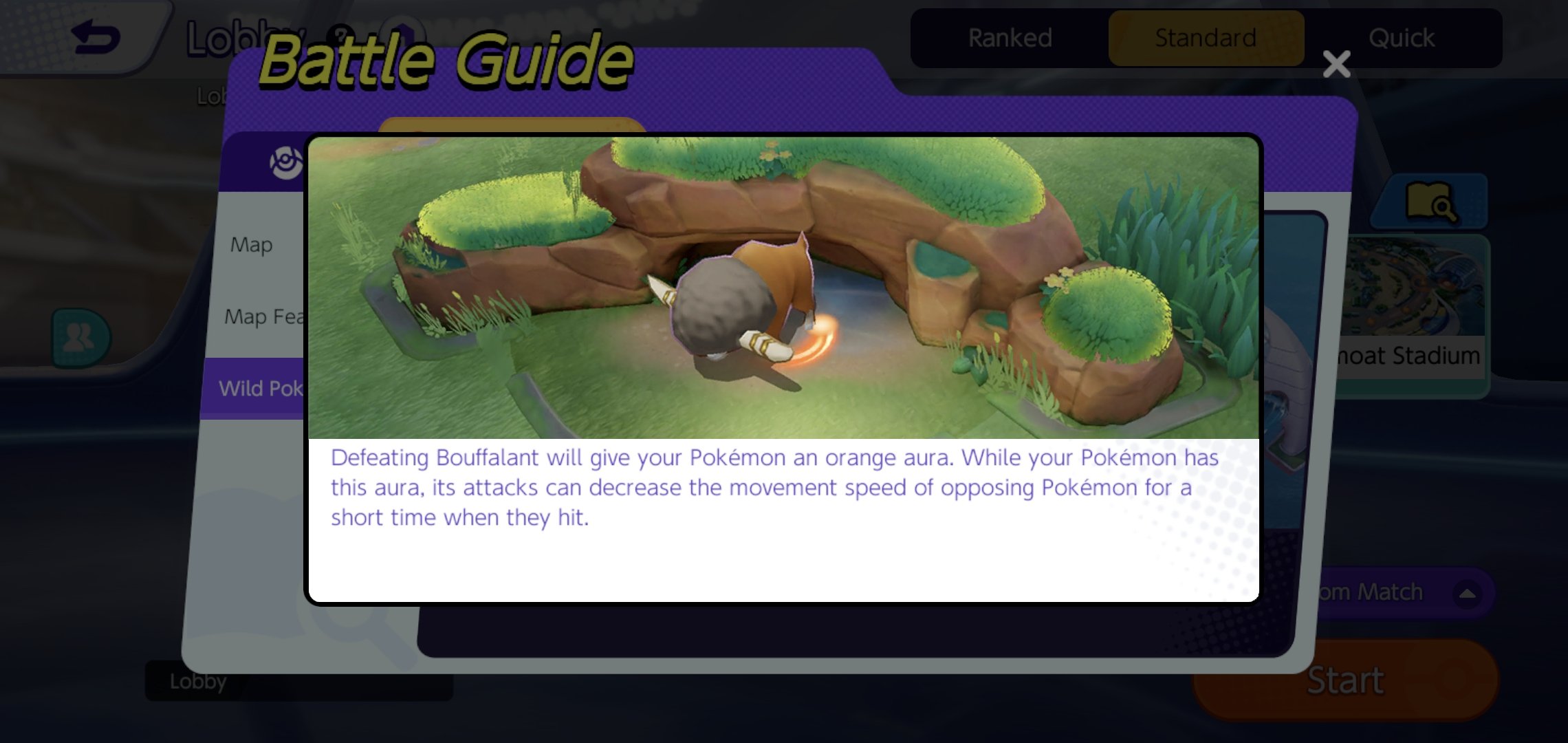Open the Lobby chat box
The width and height of the screenshot is (1568, 743).
click(299, 681)
